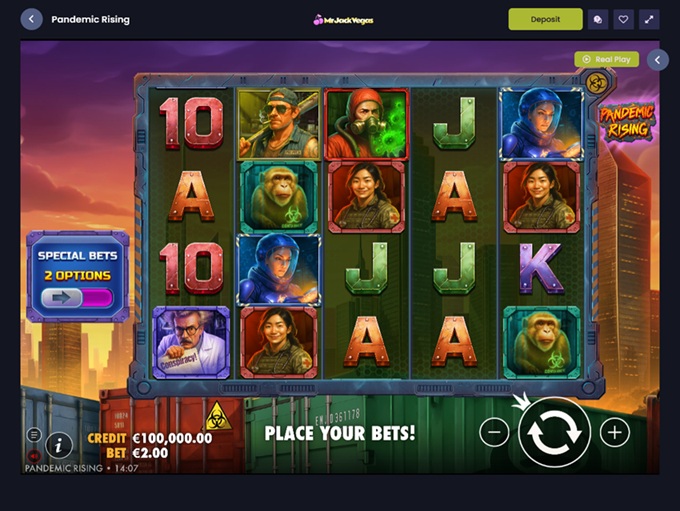This screenshot has width=680, height=511.
Task: Open the hamburger menu icon
Action: 34,435
